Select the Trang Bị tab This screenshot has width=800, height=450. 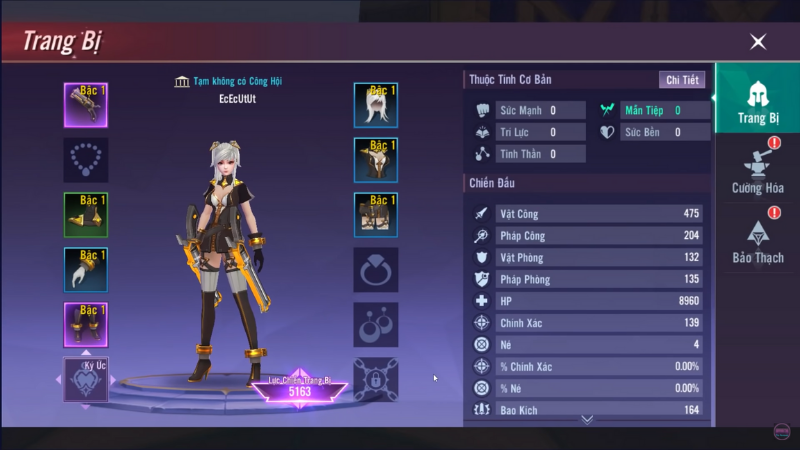[757, 101]
